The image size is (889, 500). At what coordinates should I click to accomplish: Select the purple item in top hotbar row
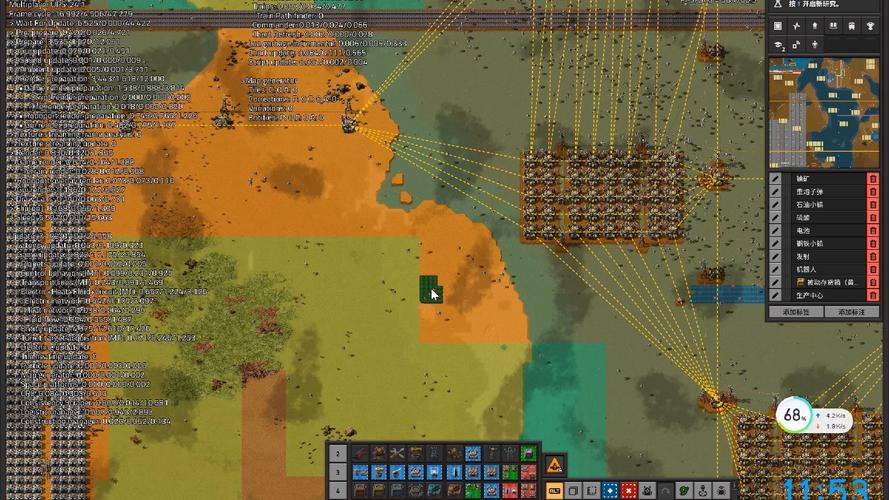coord(526,454)
